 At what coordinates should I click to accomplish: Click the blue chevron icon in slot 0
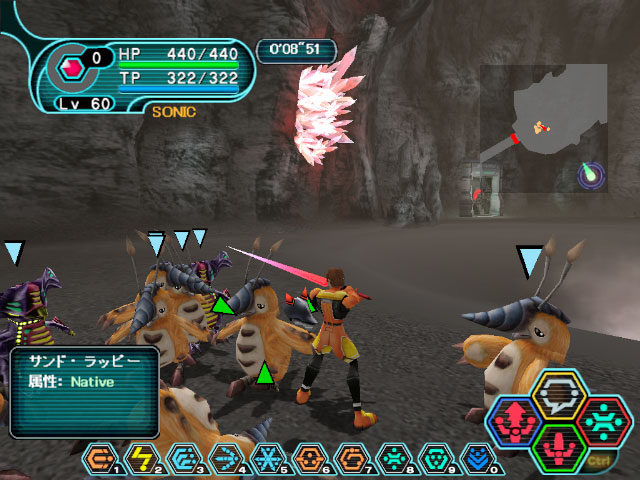pyautogui.click(x=478, y=459)
